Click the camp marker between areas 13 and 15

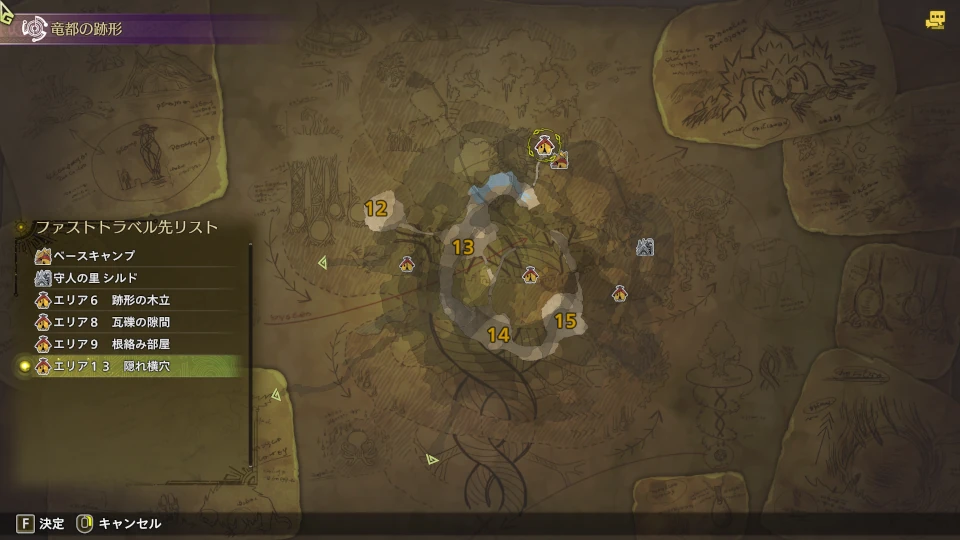point(530,273)
